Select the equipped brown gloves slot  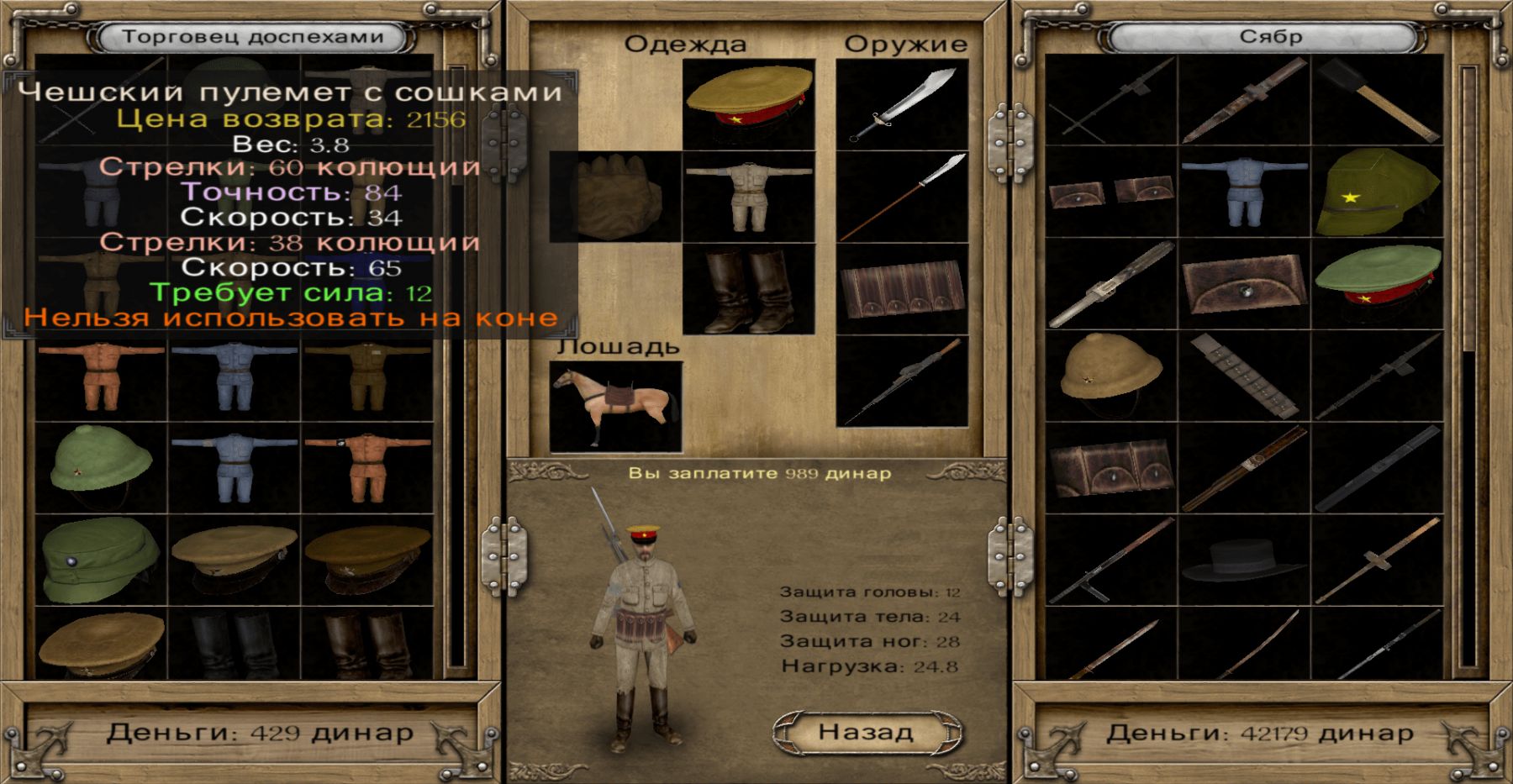[x=616, y=197]
